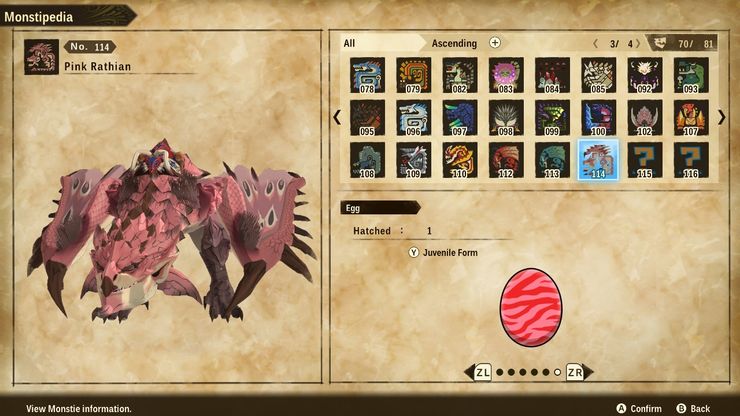
Task: Pick monster entry number 110
Action: click(460, 160)
